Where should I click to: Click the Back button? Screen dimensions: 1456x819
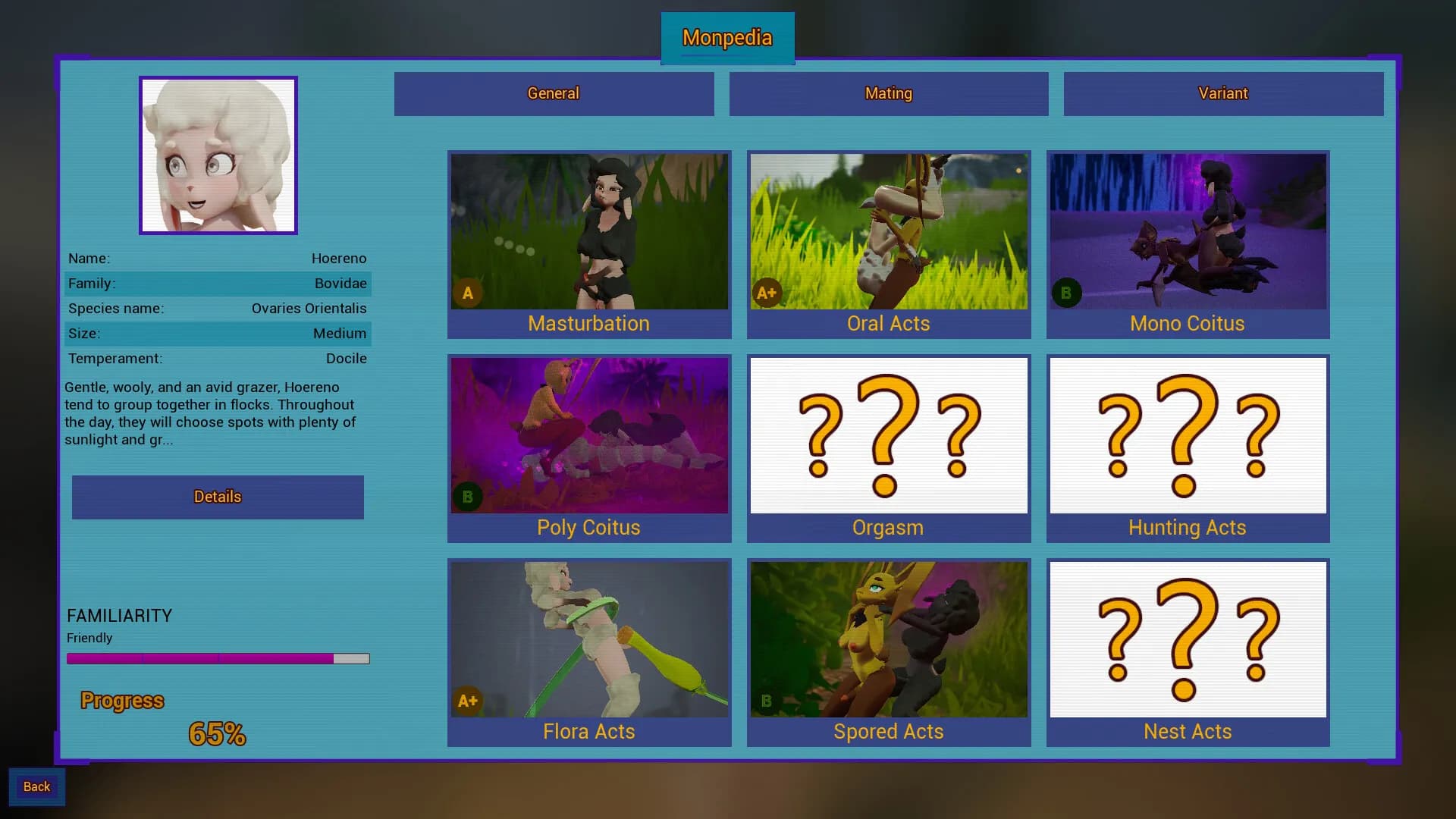(x=36, y=786)
